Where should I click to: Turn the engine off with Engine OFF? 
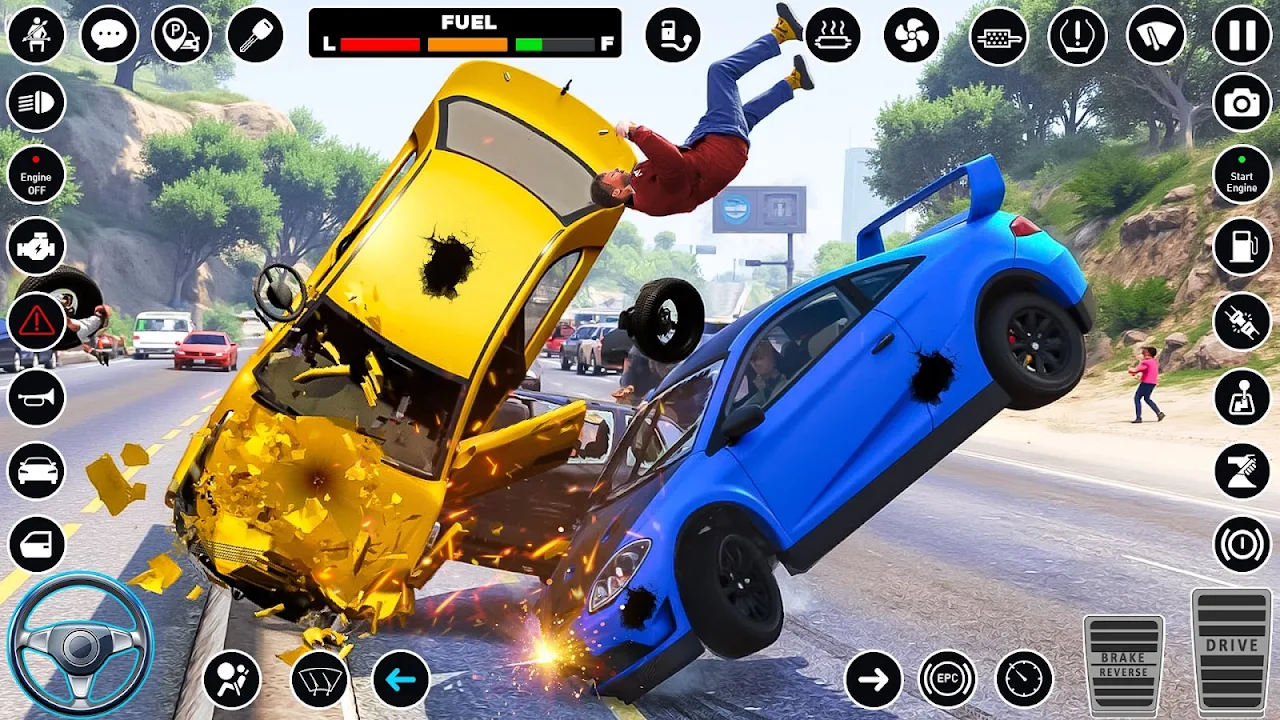[x=37, y=174]
